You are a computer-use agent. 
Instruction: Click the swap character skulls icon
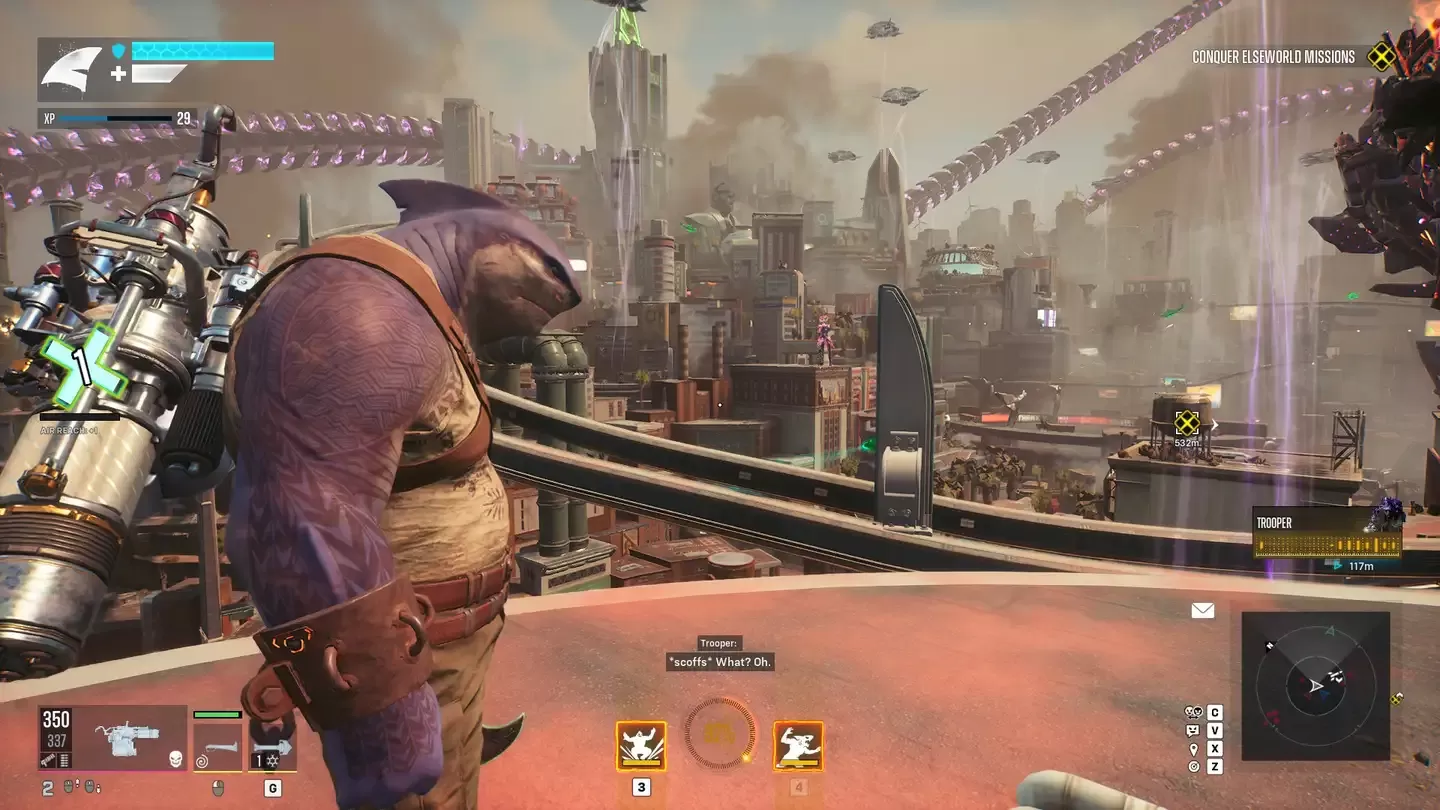[1193, 713]
